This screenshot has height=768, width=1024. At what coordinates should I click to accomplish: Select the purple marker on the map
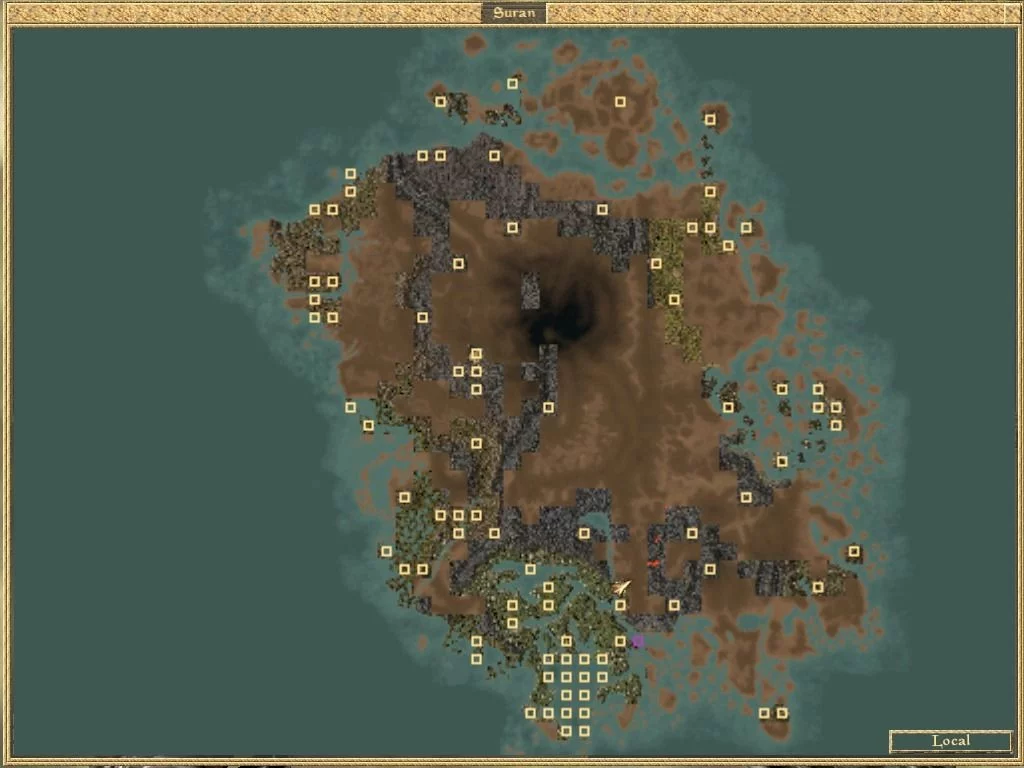coord(638,641)
